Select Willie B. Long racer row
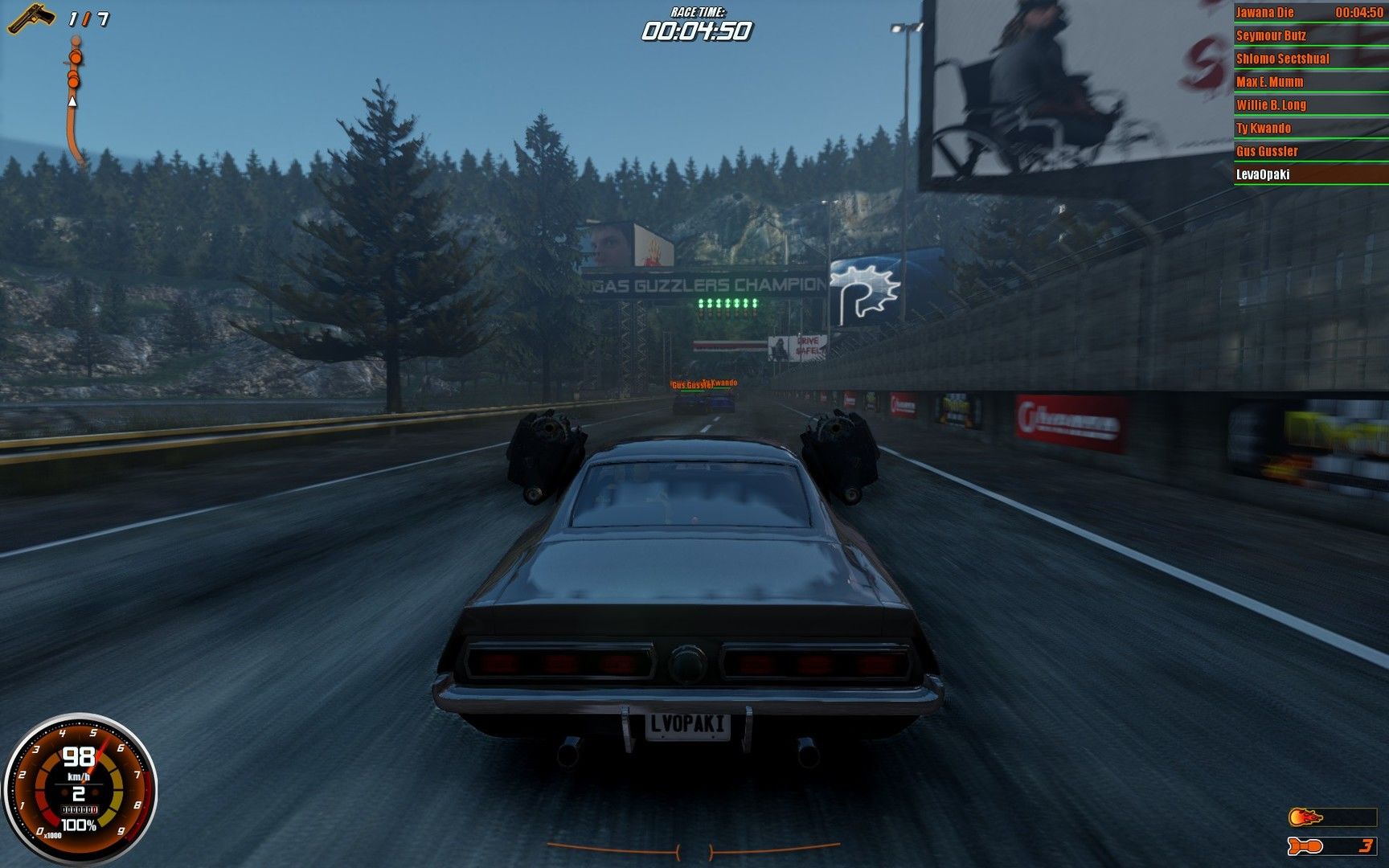Viewport: 1389px width, 868px height. 1310,105
